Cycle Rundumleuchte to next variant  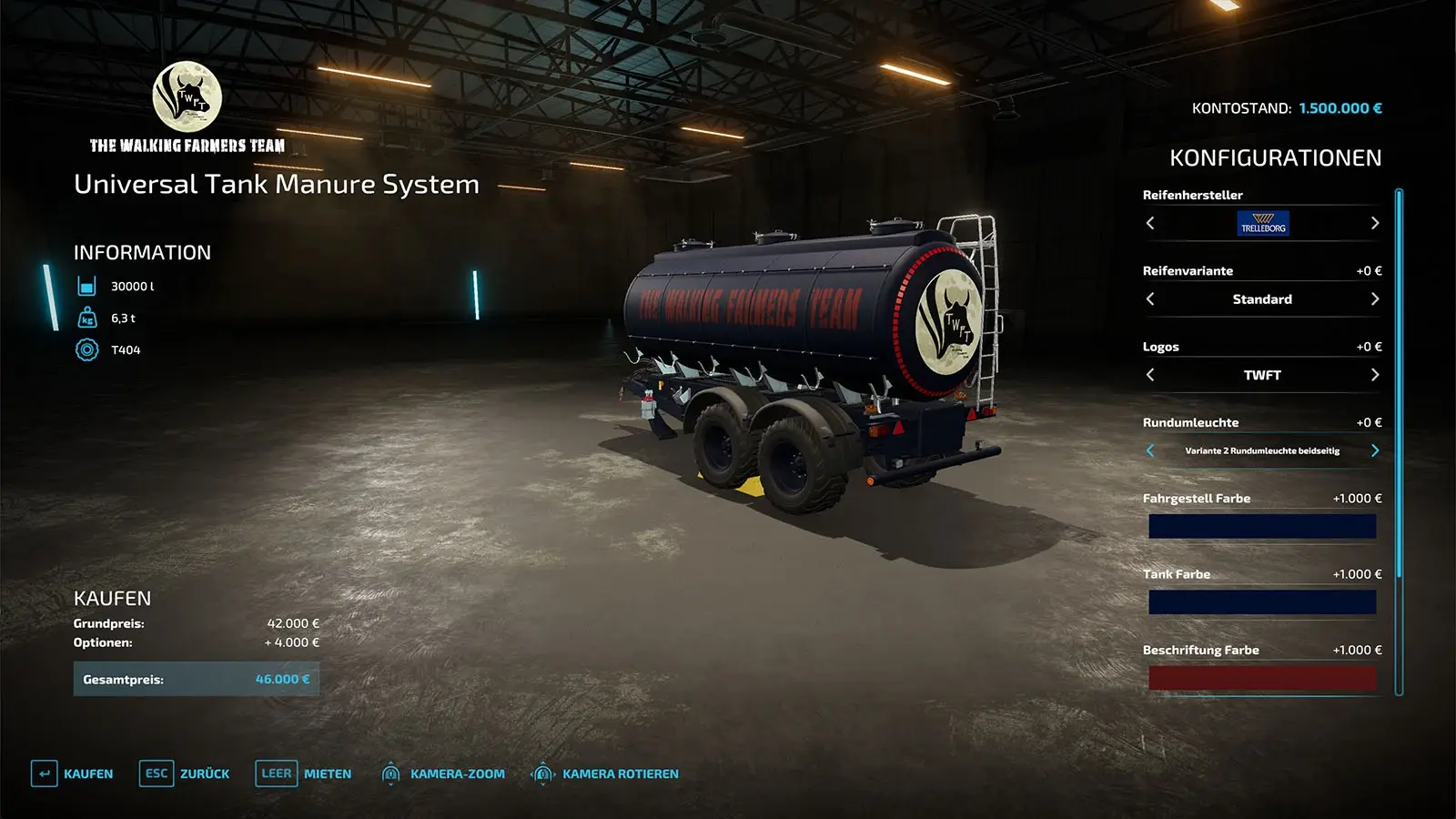1374,450
